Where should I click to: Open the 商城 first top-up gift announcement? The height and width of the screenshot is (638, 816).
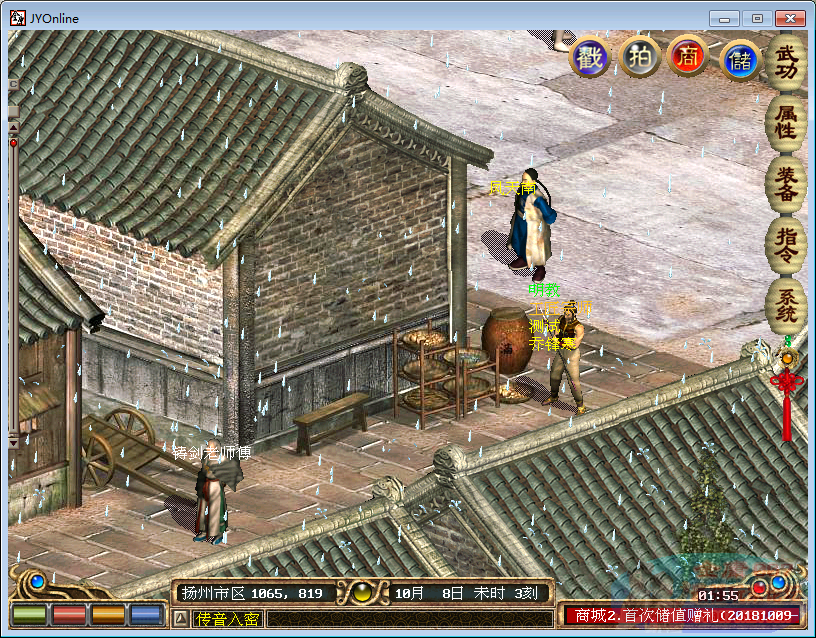(682, 616)
